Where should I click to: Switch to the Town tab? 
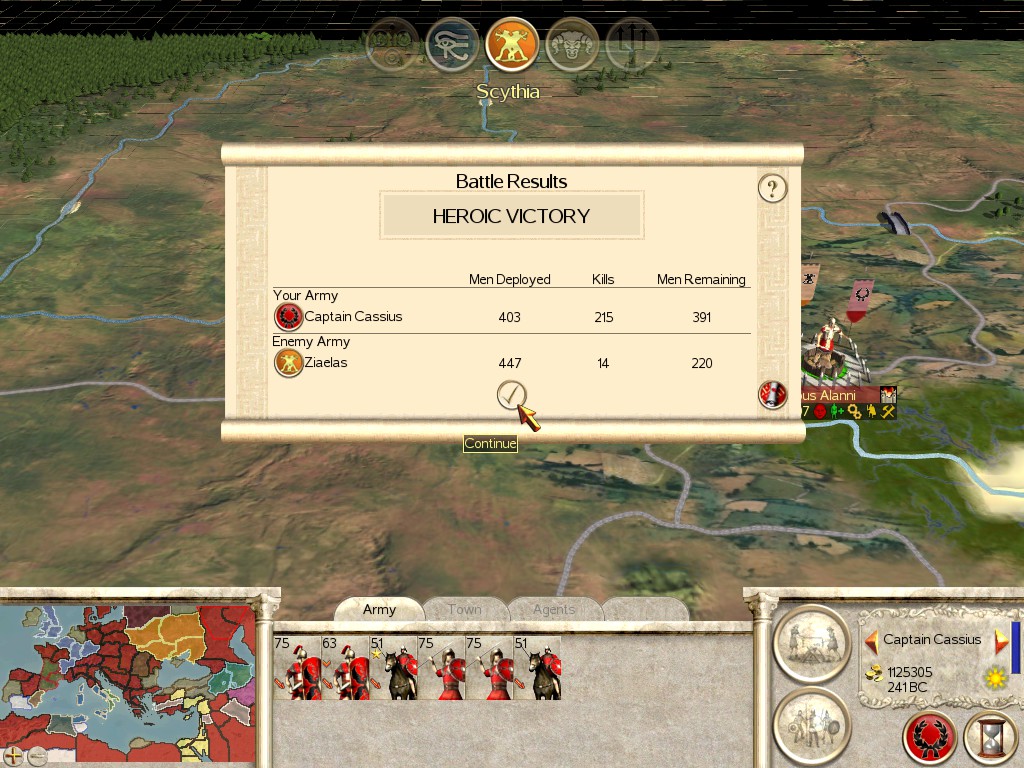[464, 610]
